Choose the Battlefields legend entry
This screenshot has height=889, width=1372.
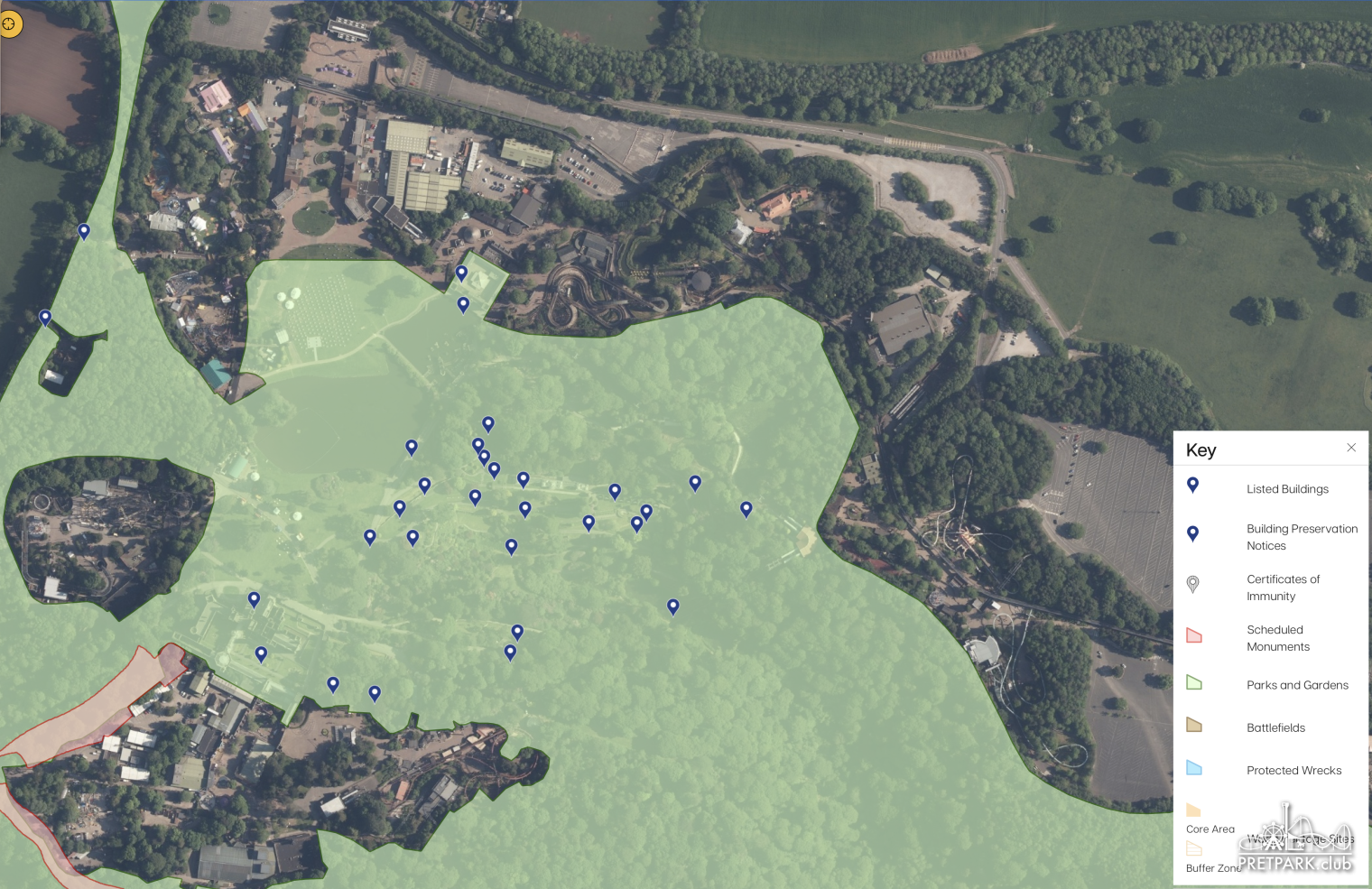point(1275,727)
